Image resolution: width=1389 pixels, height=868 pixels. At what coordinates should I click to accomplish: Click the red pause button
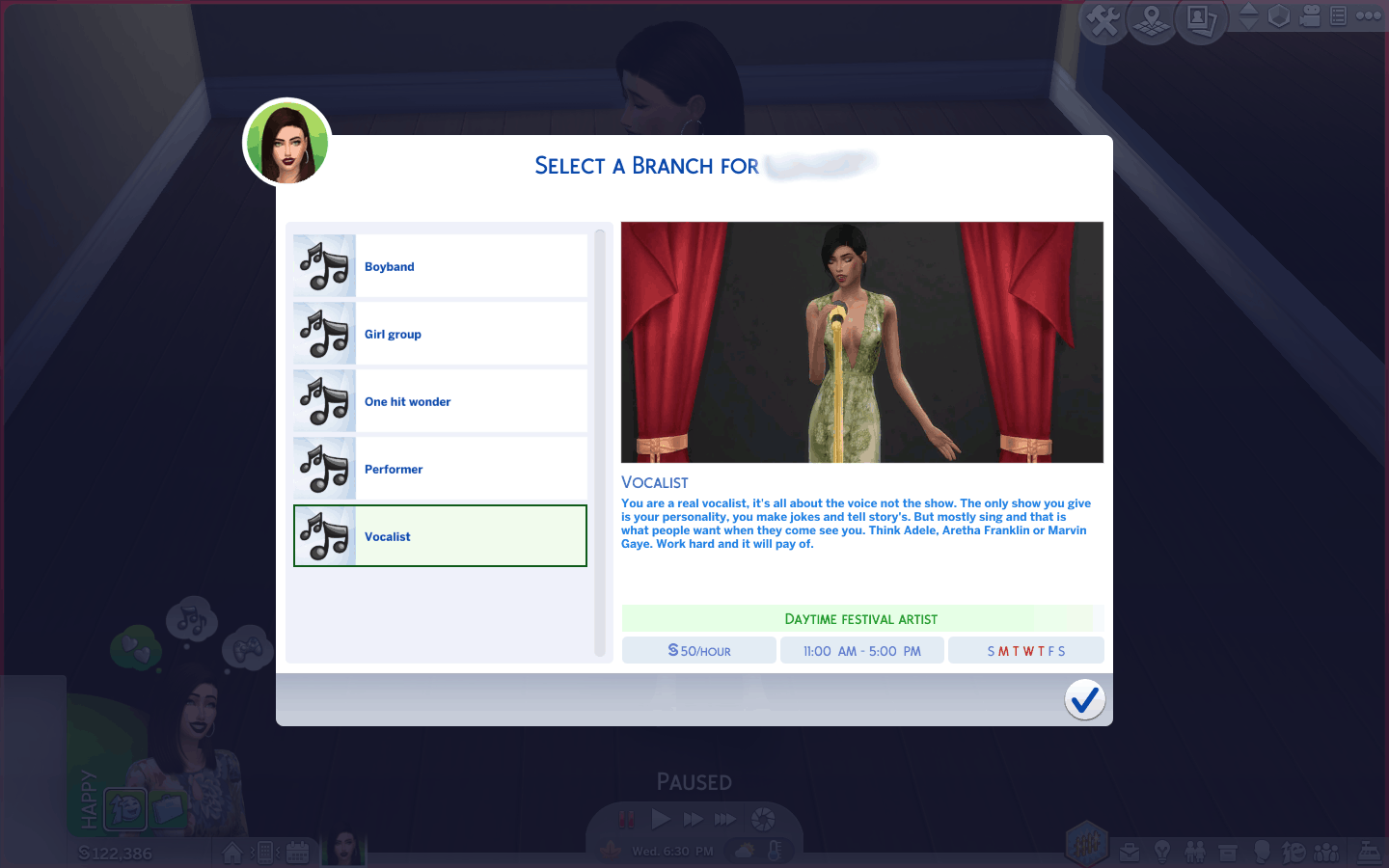pos(626,820)
